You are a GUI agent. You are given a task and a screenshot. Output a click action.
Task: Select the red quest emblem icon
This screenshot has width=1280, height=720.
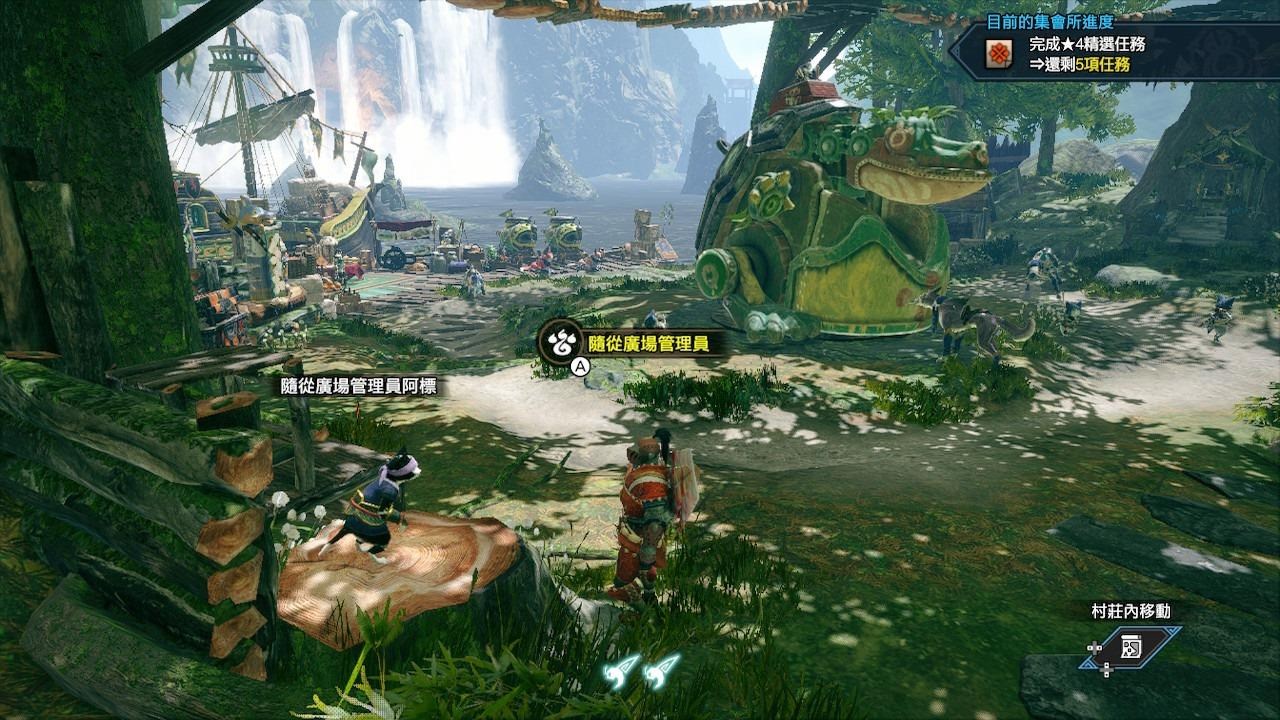(x=998, y=54)
